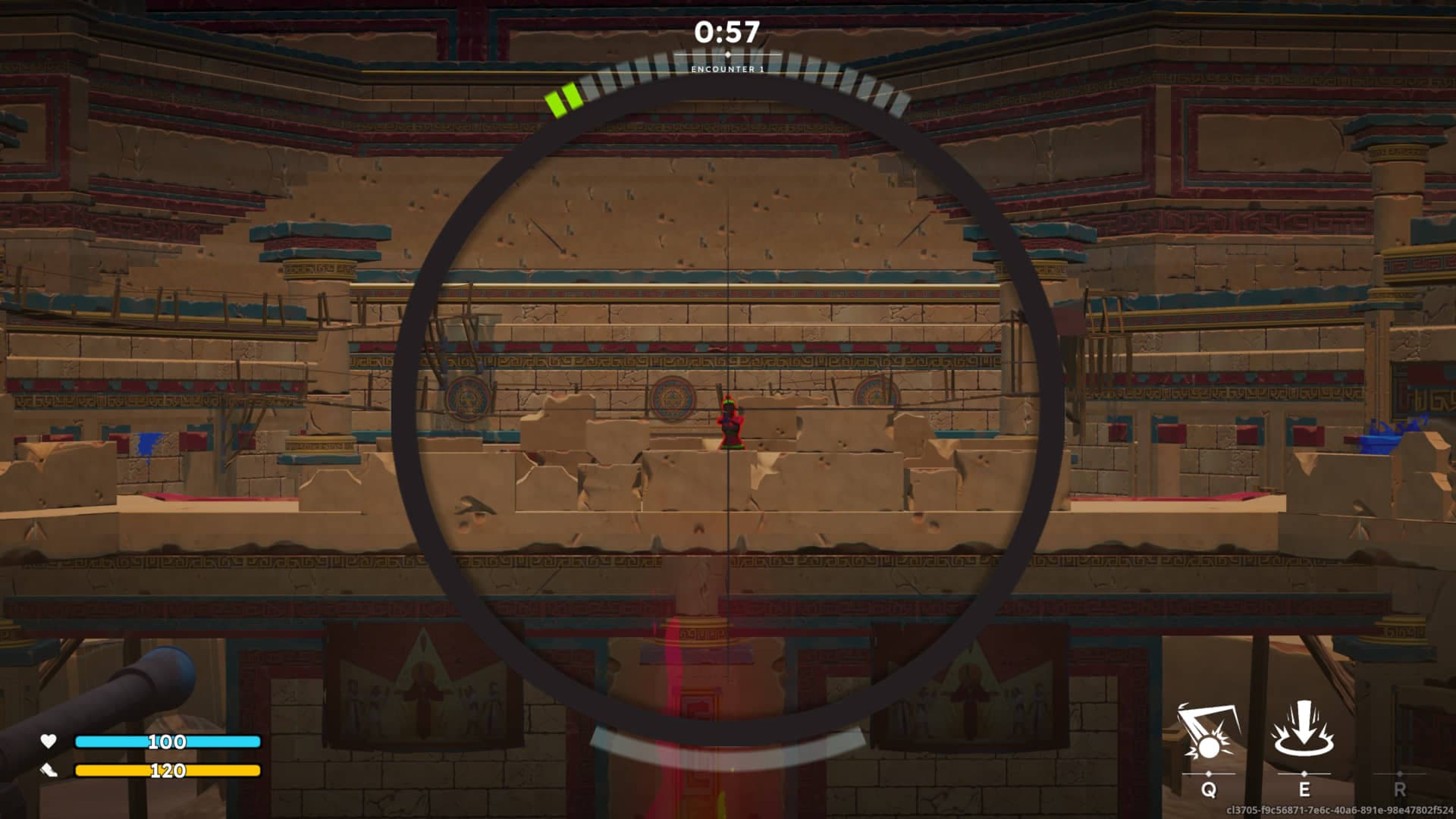Image resolution: width=1456 pixels, height=819 pixels.
Task: Select the ENCOUNTER 1 label
Action: click(x=727, y=71)
